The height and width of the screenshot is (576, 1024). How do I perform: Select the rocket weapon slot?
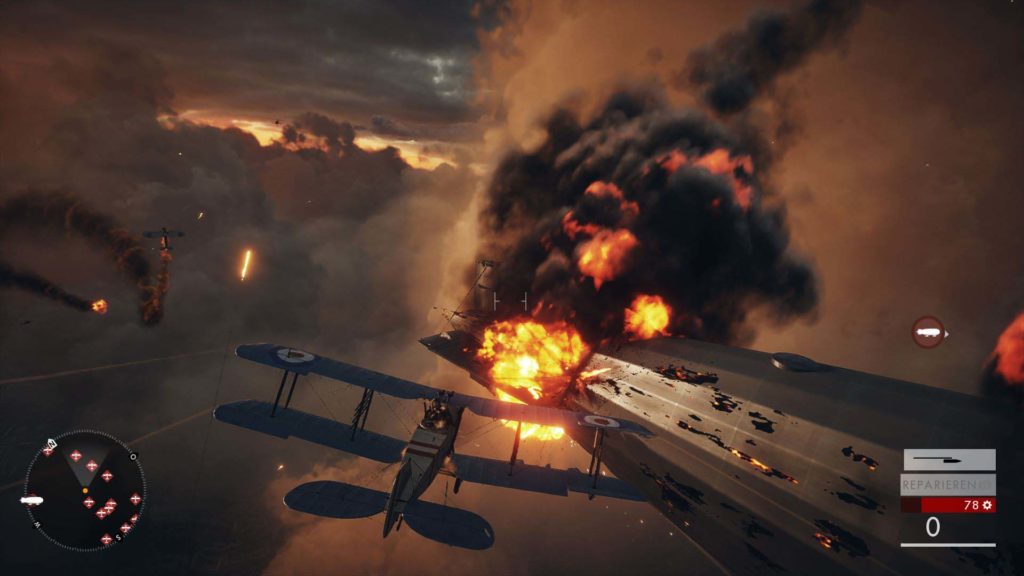click(x=948, y=460)
